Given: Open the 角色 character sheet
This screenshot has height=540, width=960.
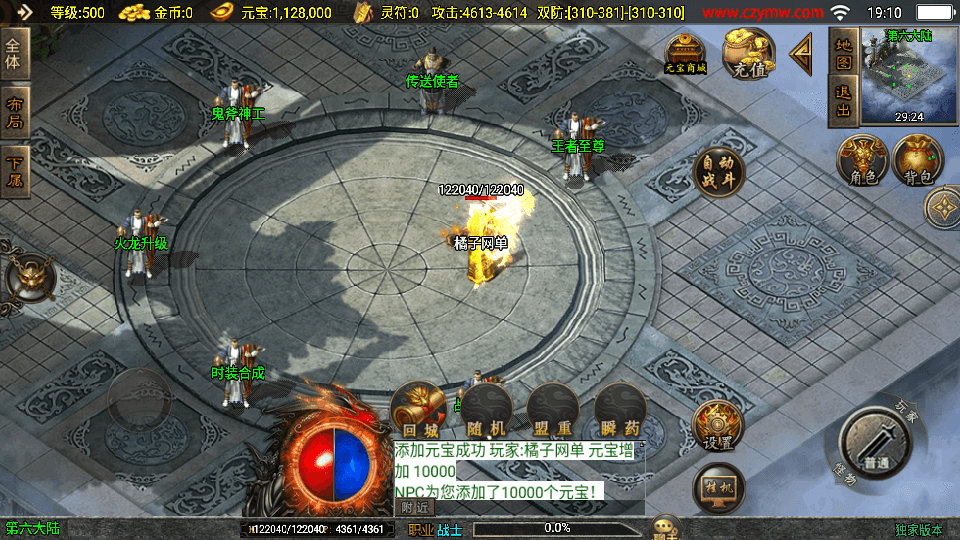Looking at the screenshot, I should click(863, 162).
